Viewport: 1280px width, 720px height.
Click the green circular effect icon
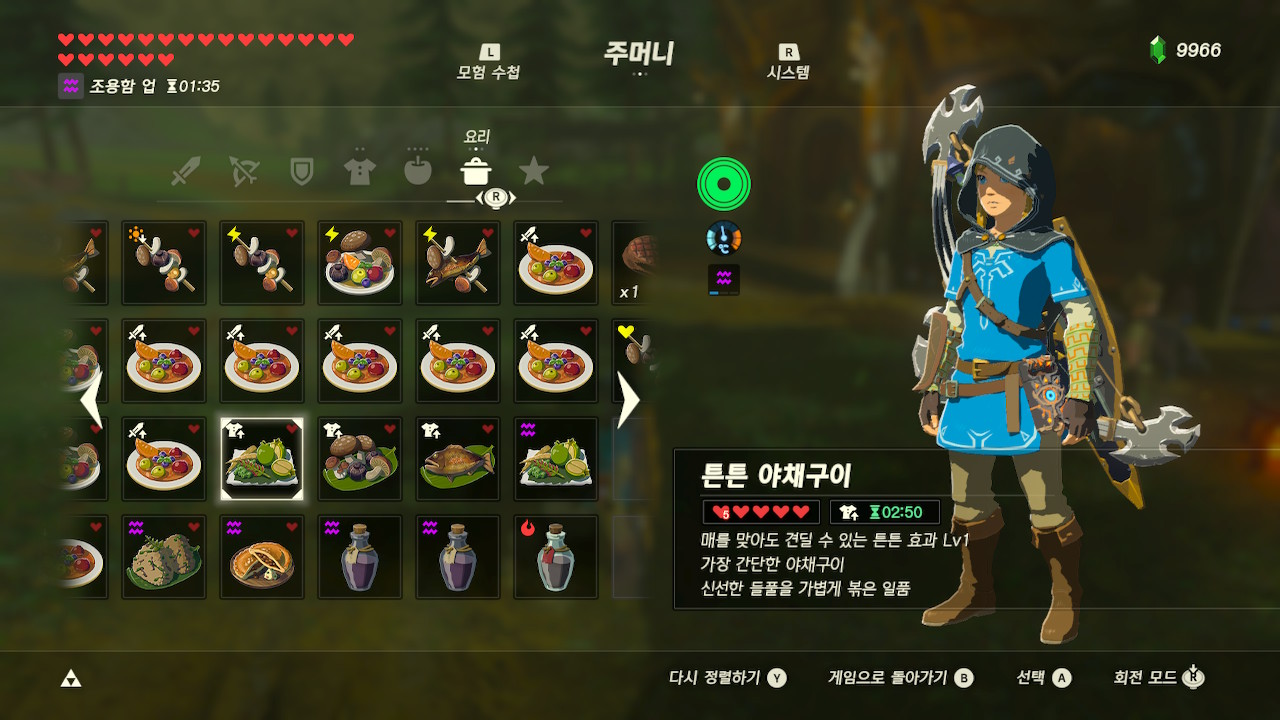point(725,182)
